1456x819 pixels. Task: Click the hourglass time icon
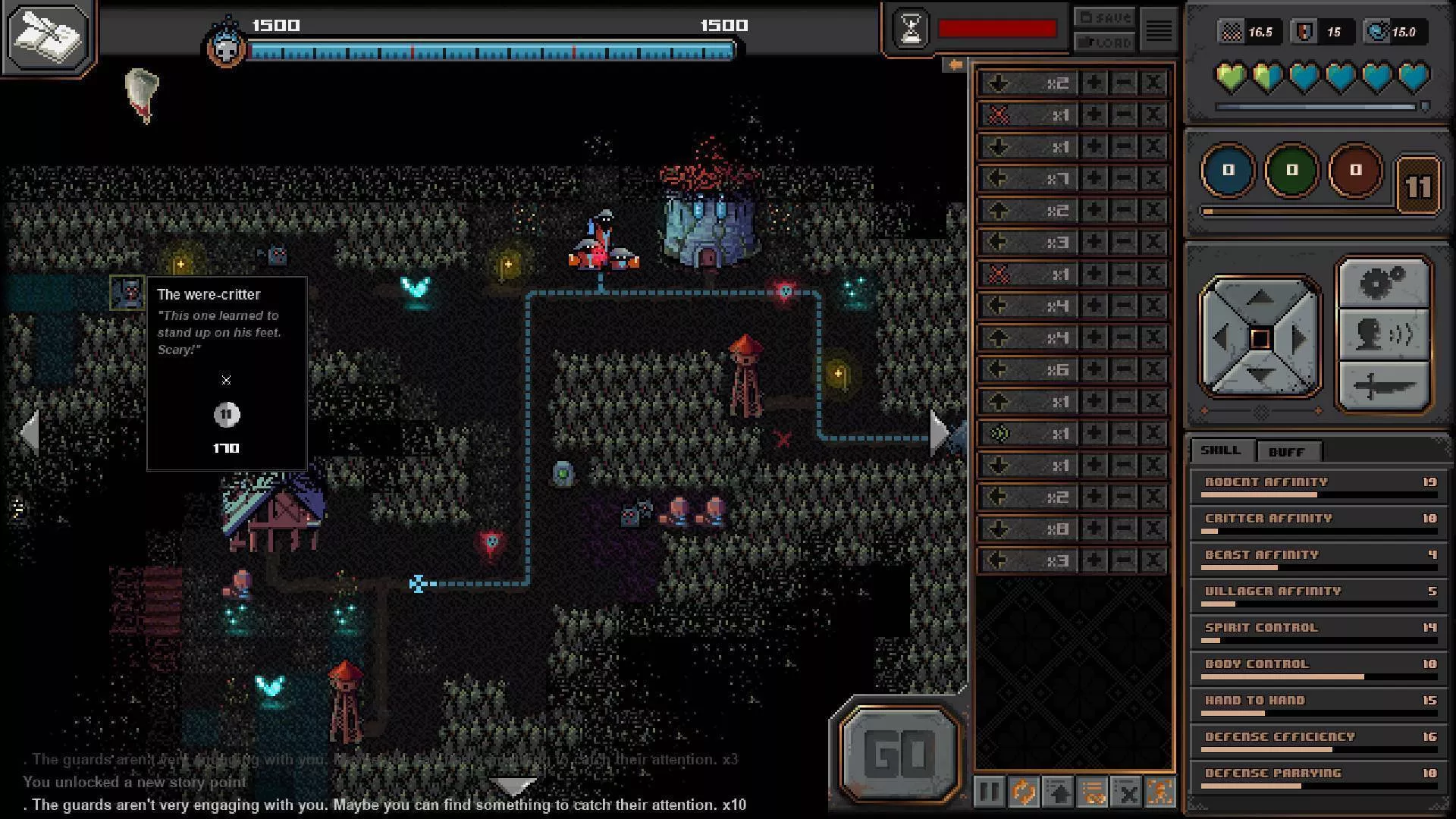pyautogui.click(x=911, y=29)
